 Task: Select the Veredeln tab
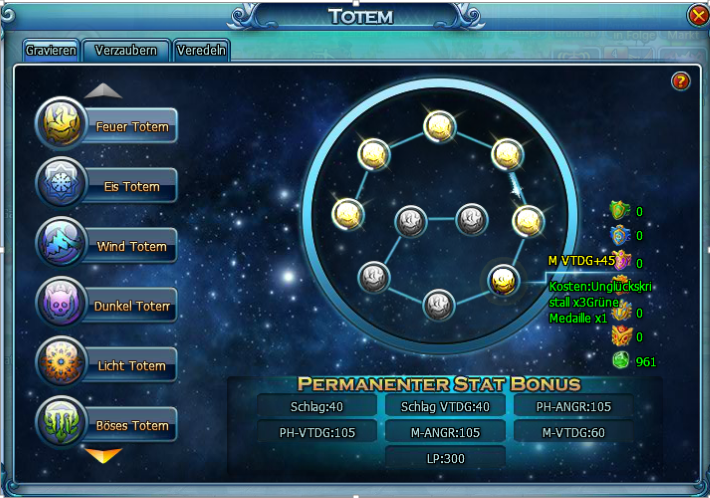(x=201, y=51)
